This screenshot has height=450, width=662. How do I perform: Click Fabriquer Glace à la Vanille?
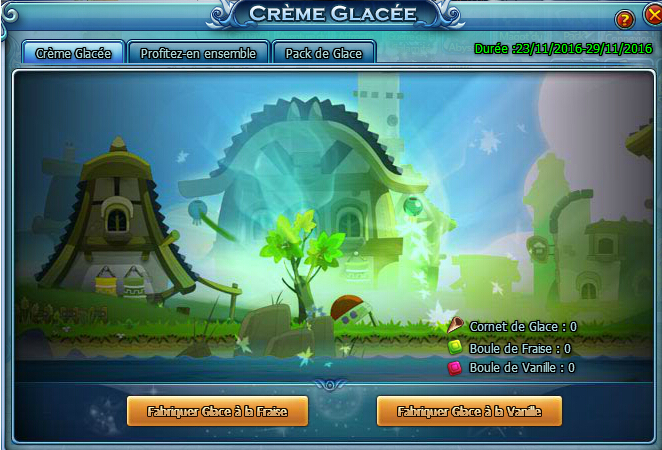[469, 411]
